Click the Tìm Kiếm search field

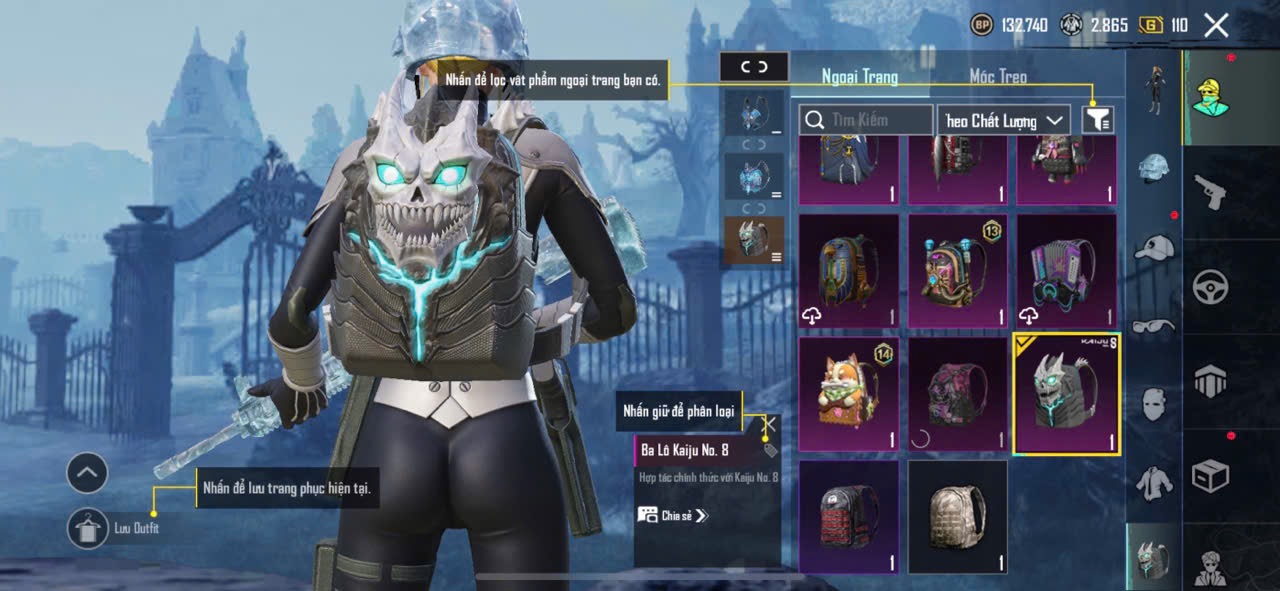[866, 120]
